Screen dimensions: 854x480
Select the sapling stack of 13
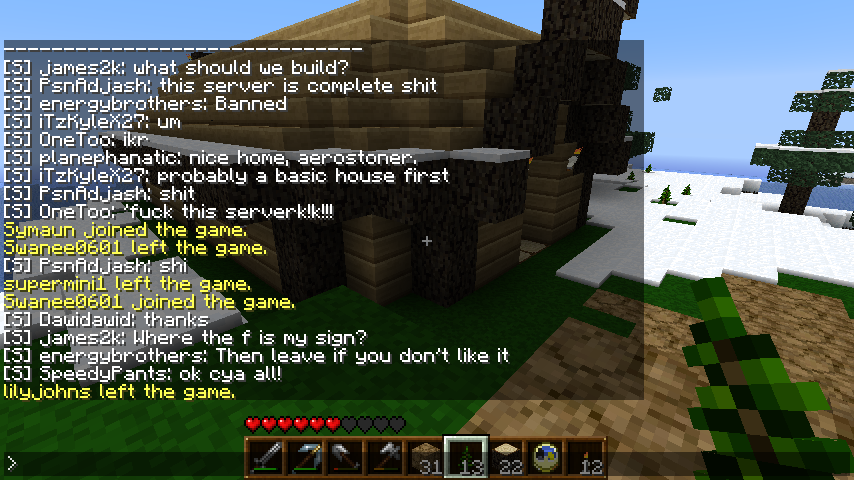[466, 458]
